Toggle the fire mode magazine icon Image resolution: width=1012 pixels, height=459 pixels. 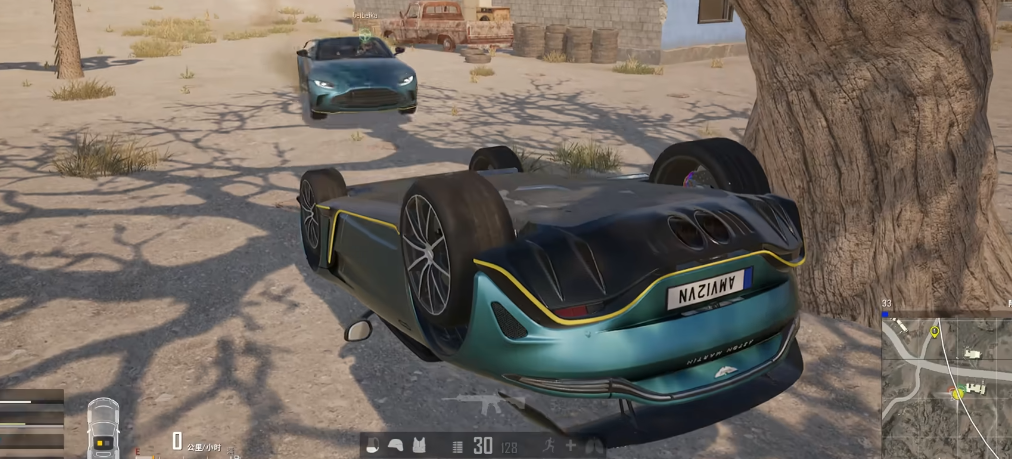pos(457,446)
